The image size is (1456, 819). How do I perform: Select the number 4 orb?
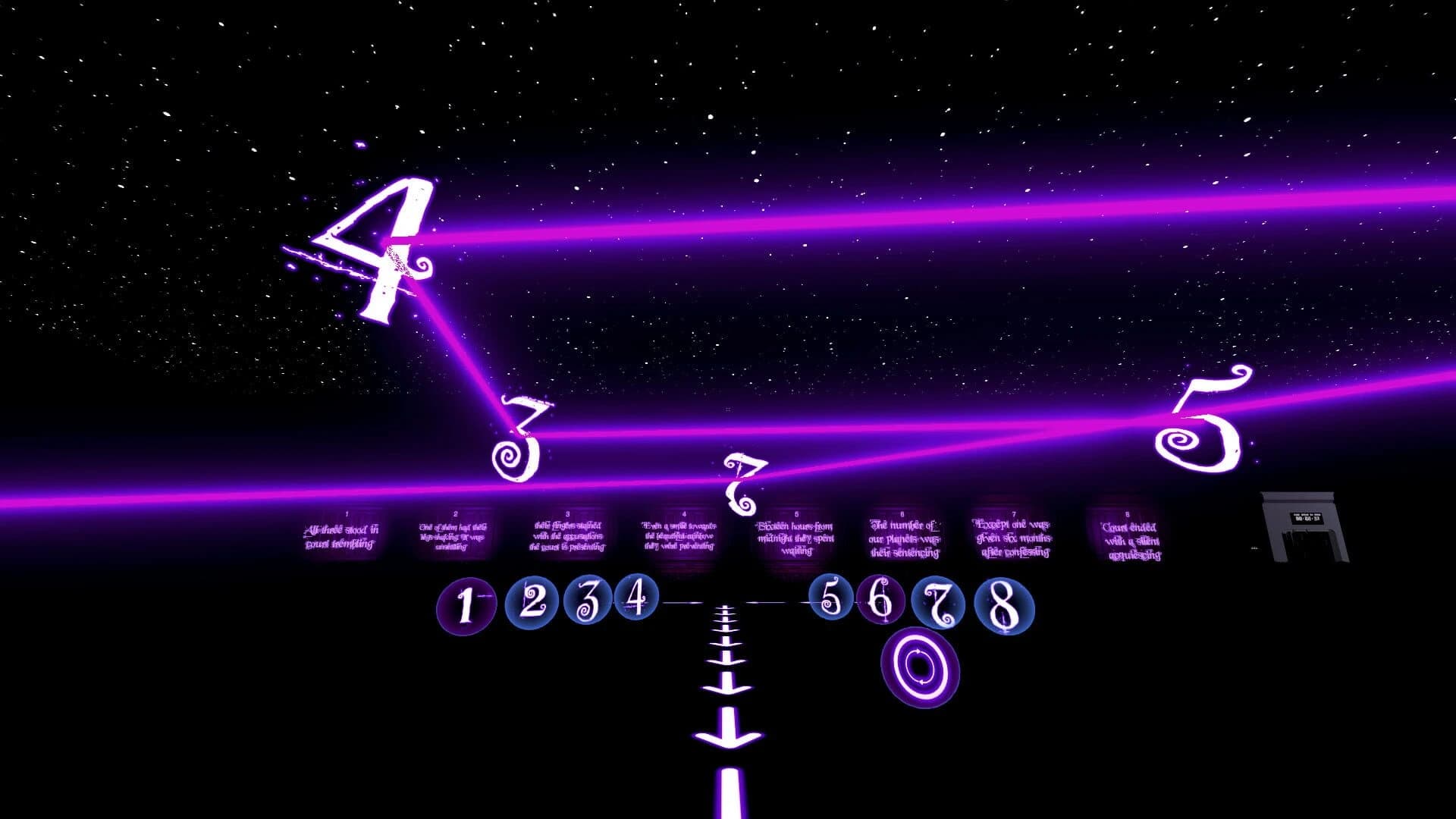(x=637, y=601)
